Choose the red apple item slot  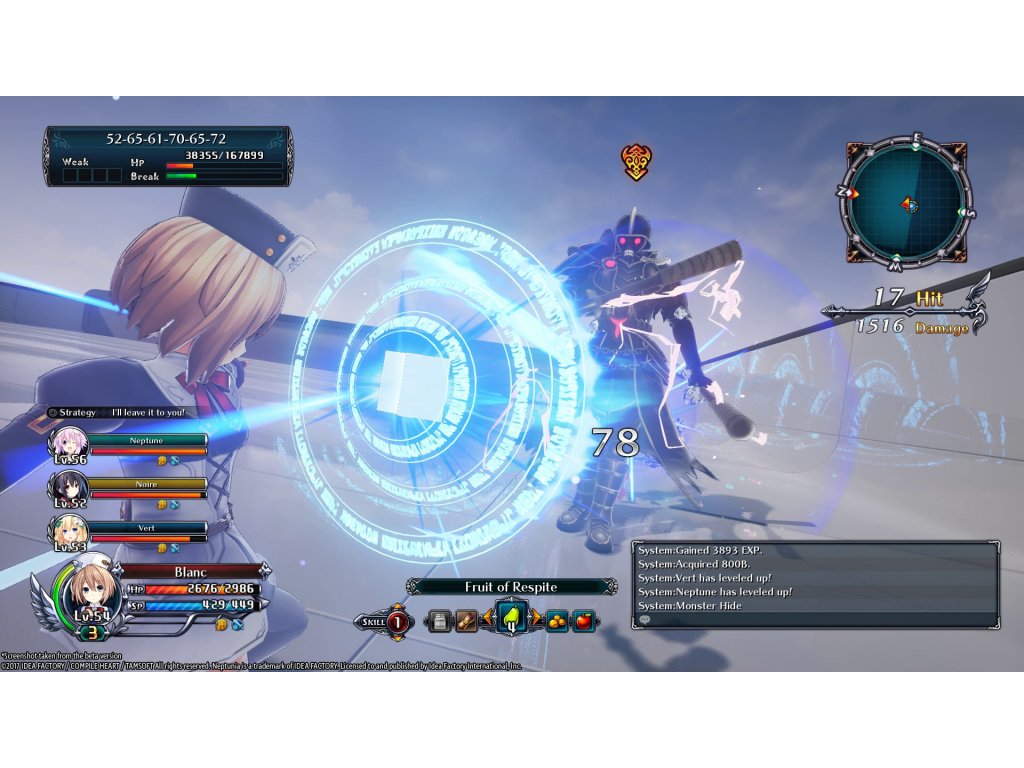(x=584, y=621)
